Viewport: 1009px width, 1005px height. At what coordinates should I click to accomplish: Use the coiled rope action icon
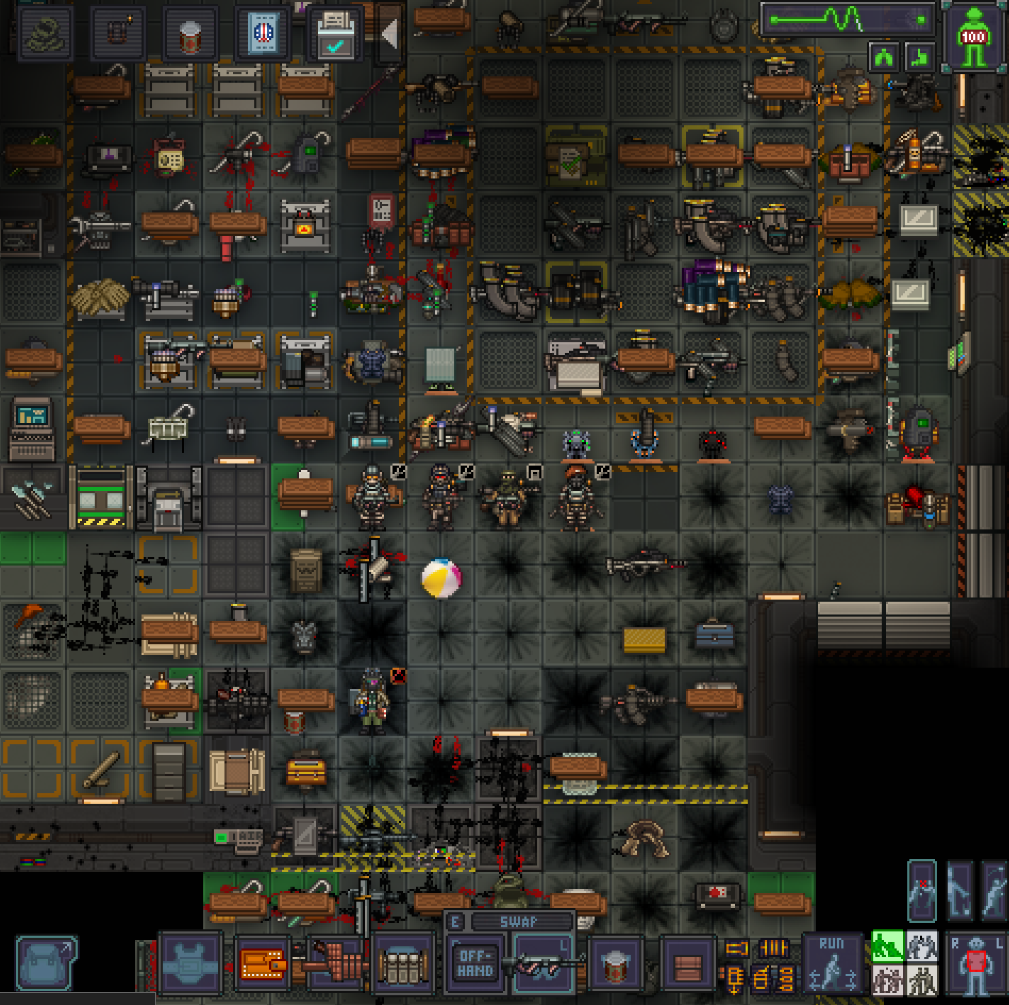(x=44, y=35)
